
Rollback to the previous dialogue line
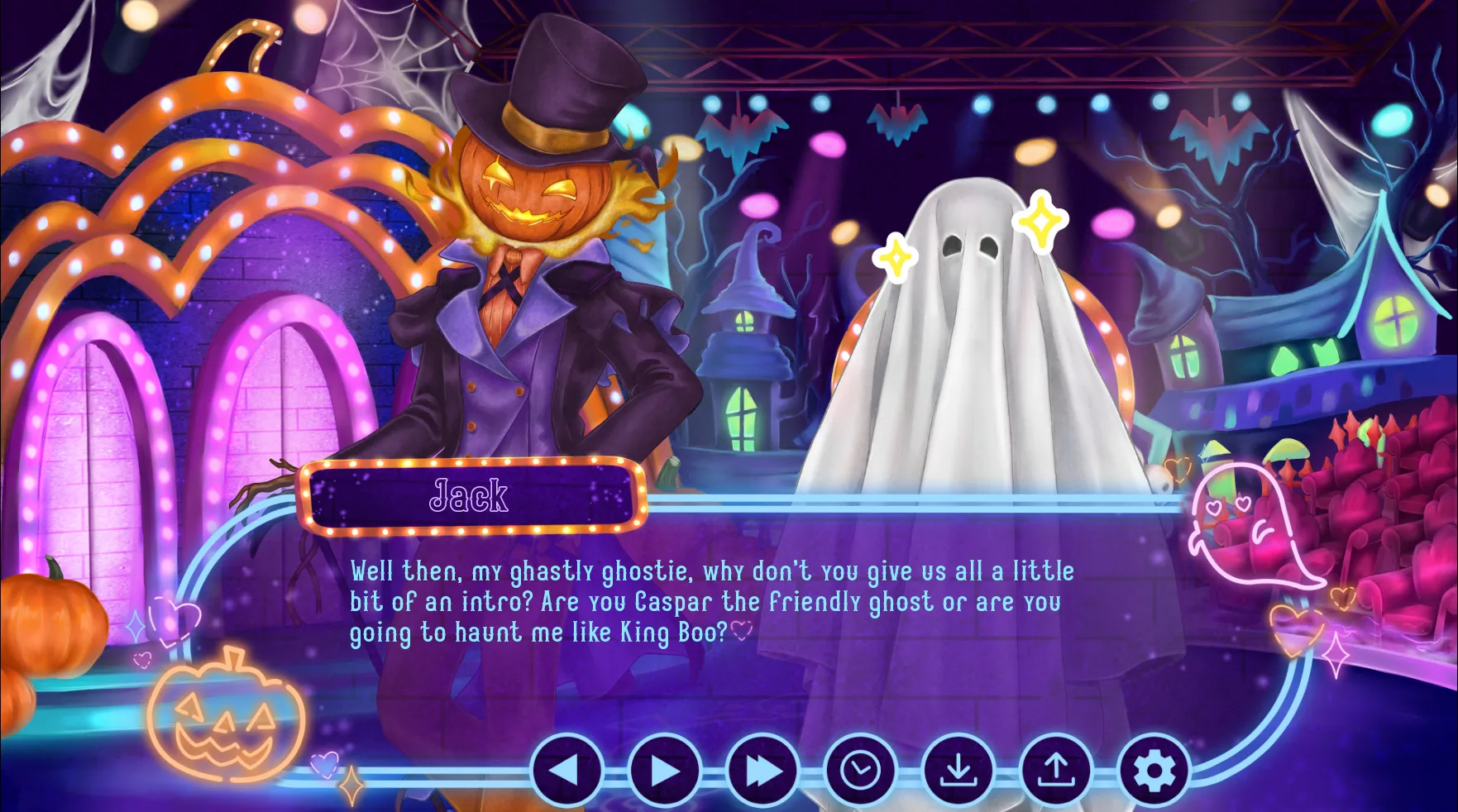567,770
